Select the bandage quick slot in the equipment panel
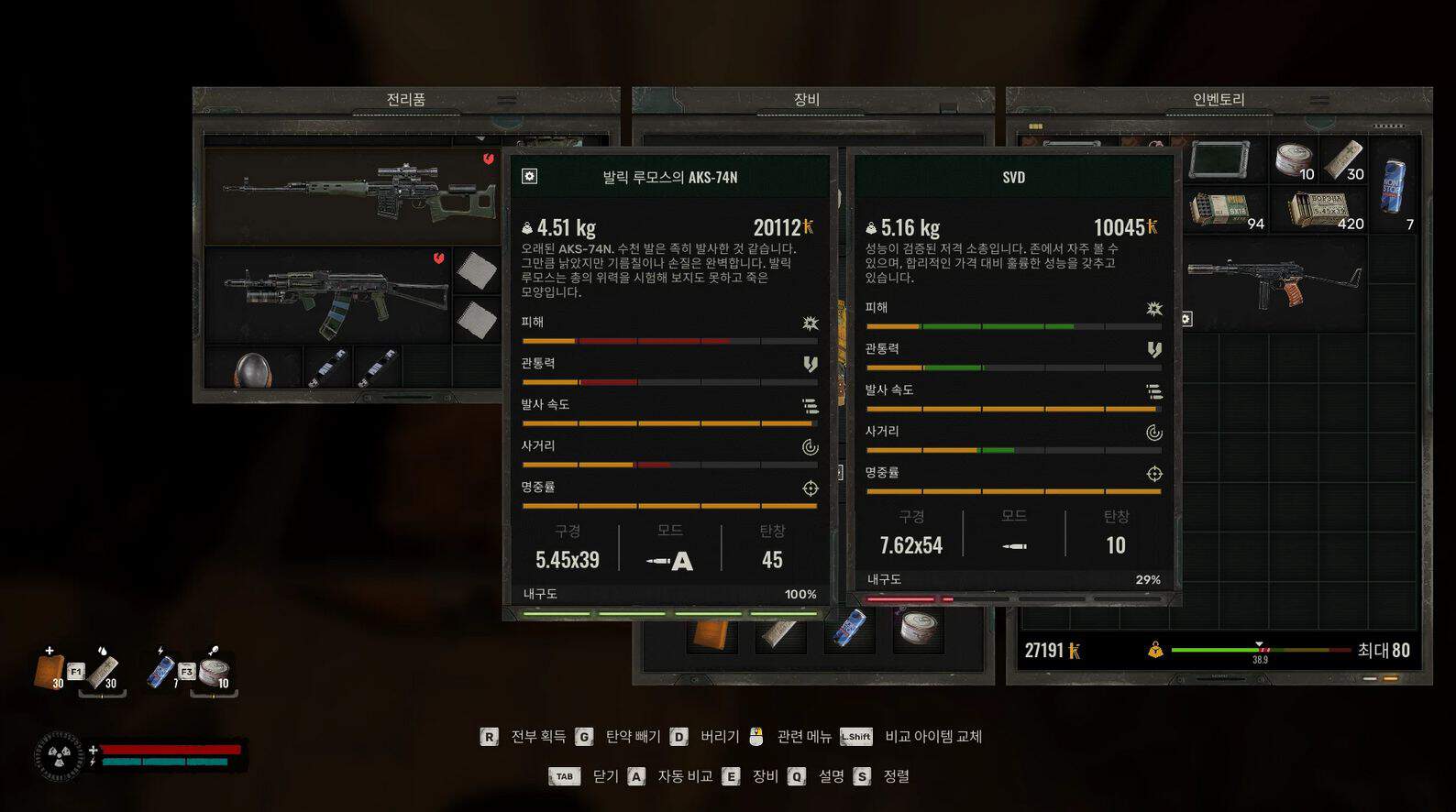This screenshot has width=1456, height=812. [x=779, y=633]
